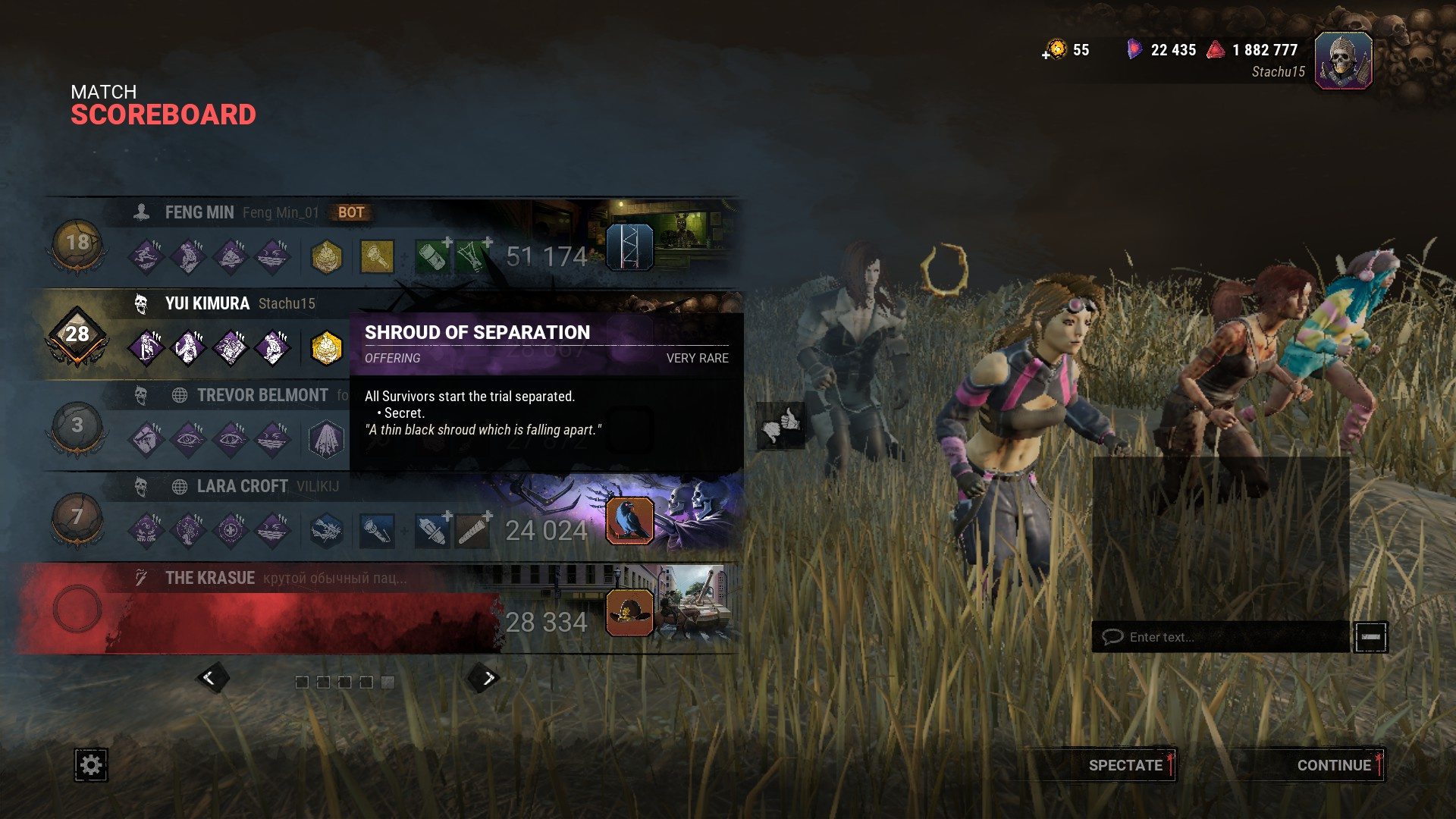This screenshot has width=1456, height=819.
Task: View Yui Kimura's yellow offering icon
Action: click(326, 348)
